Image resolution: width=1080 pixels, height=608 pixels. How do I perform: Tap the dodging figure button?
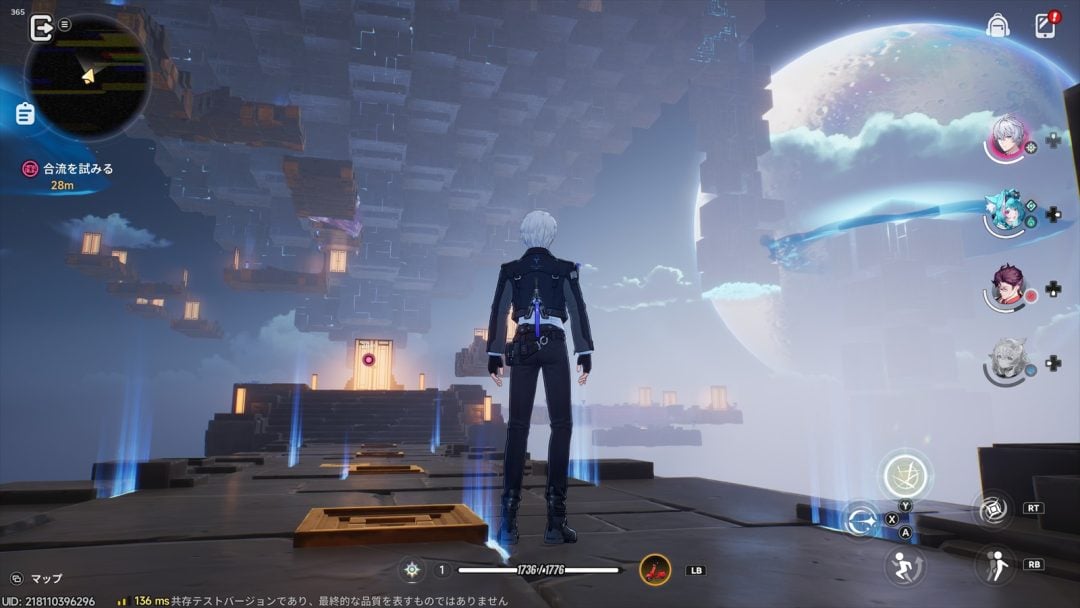point(994,565)
